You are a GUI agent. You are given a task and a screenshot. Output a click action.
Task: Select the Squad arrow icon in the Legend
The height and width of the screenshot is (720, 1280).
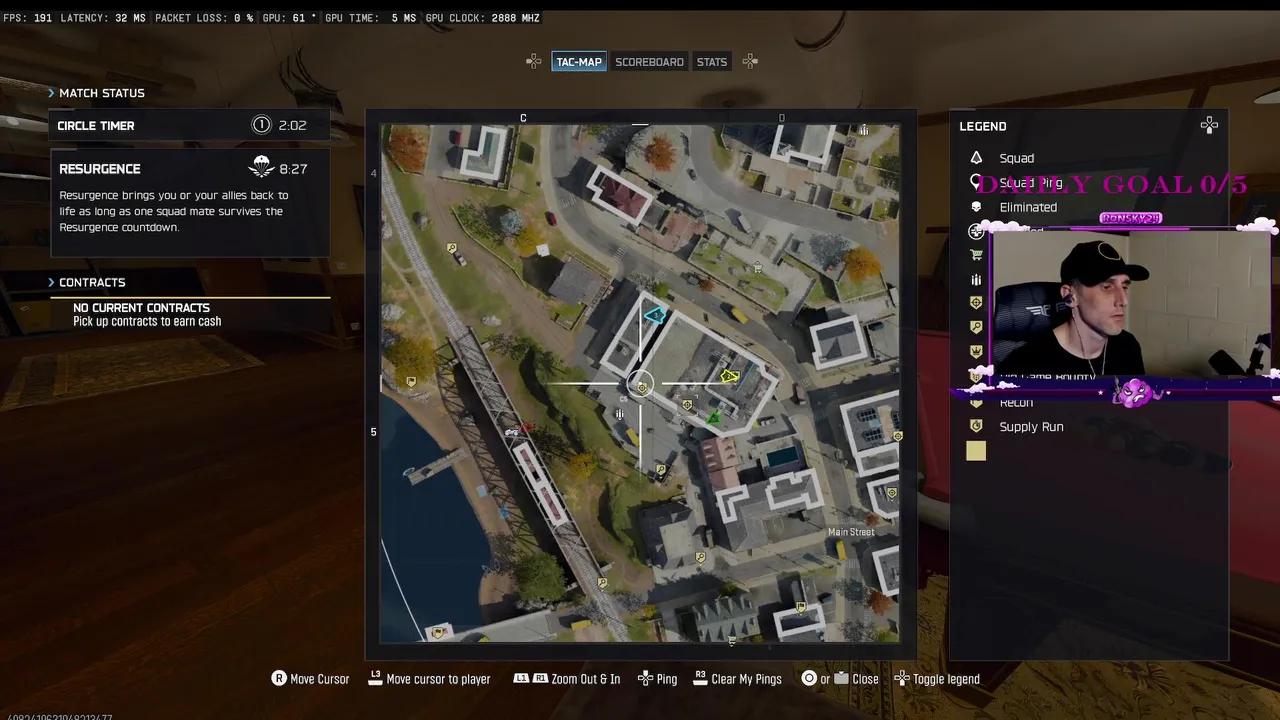point(977,158)
